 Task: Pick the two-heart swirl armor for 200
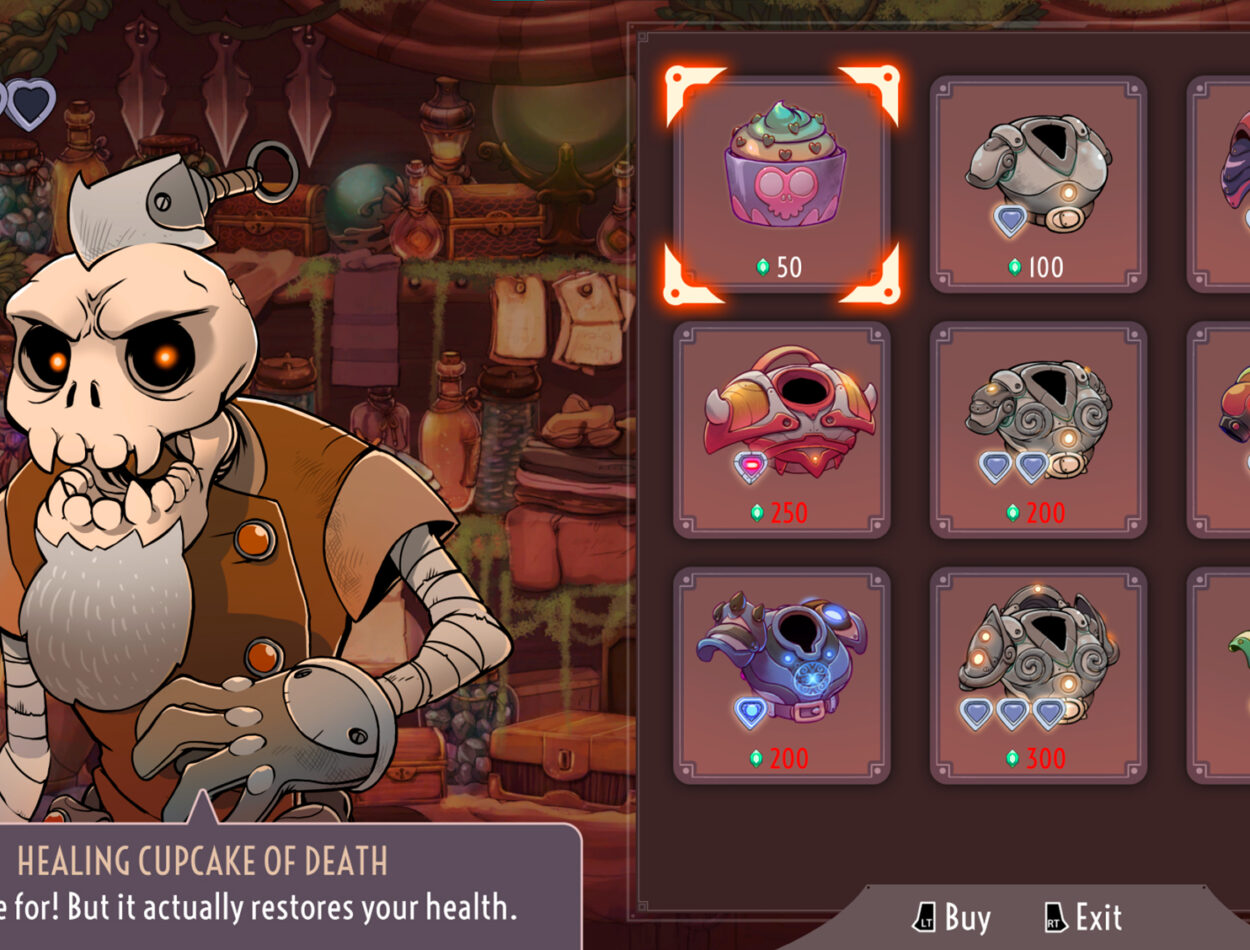[x=1038, y=430]
